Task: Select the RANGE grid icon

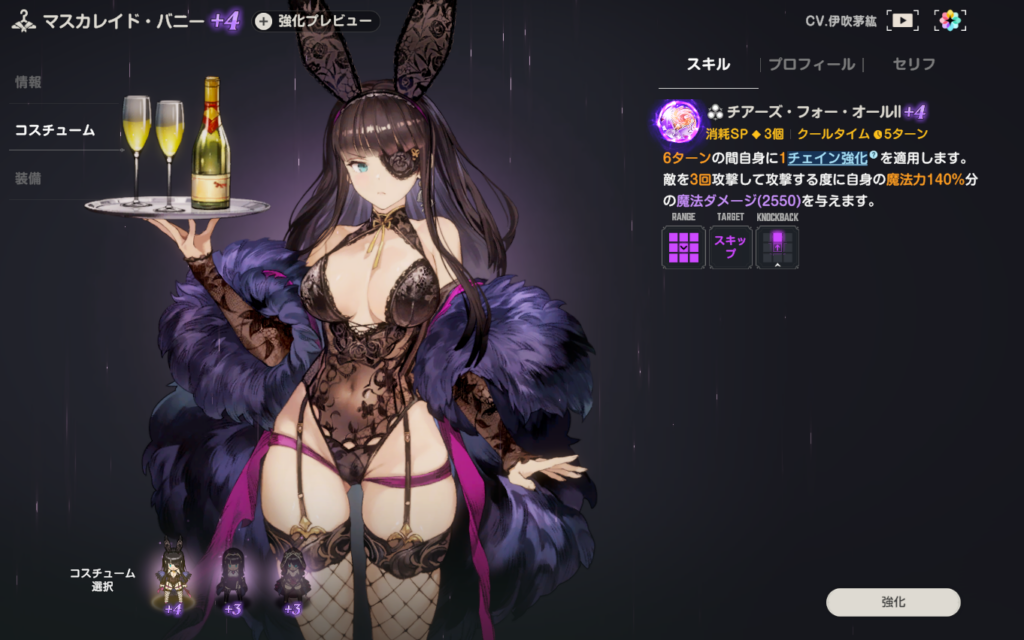Action: (x=683, y=246)
